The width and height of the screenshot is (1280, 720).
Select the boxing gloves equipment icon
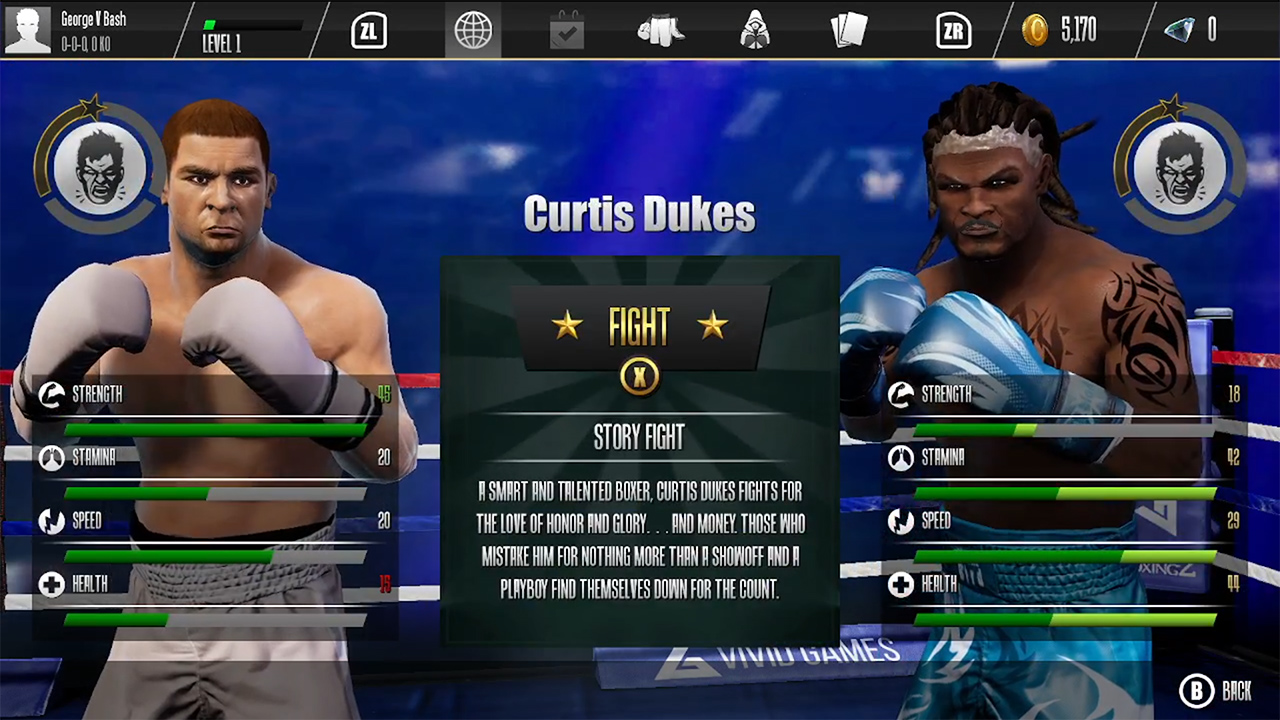660,30
